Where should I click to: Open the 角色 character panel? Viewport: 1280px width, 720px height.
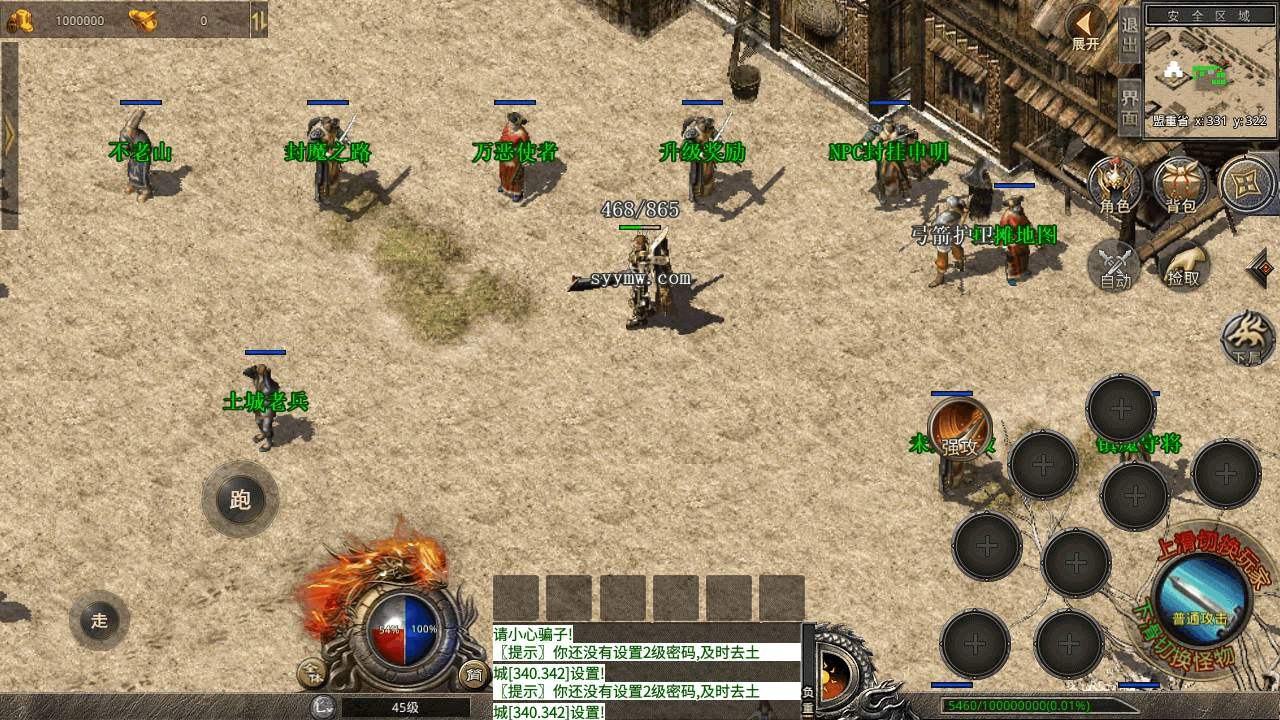(x=1115, y=186)
